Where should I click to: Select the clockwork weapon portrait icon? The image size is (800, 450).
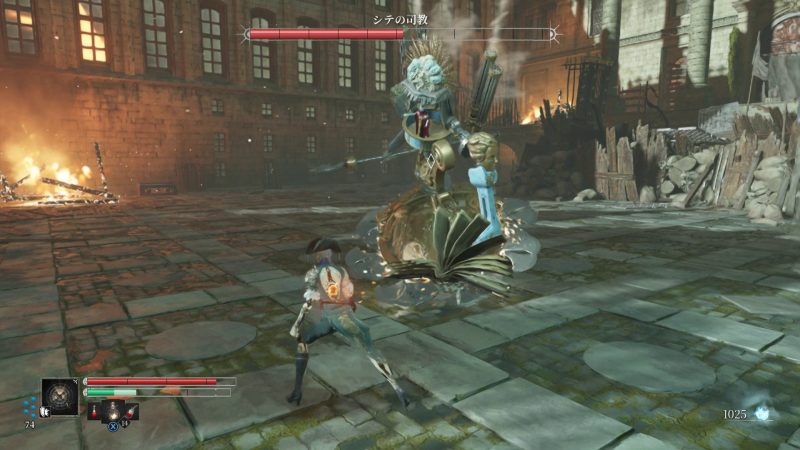click(x=59, y=396)
